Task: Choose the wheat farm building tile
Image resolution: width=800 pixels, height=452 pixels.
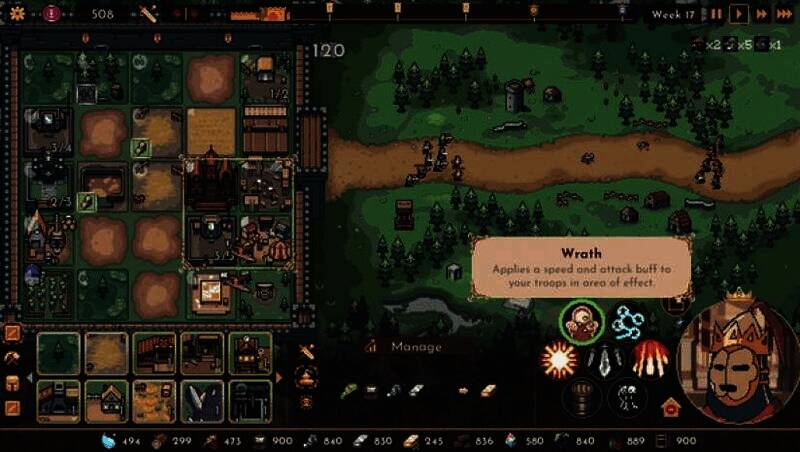Action: (x=154, y=400)
